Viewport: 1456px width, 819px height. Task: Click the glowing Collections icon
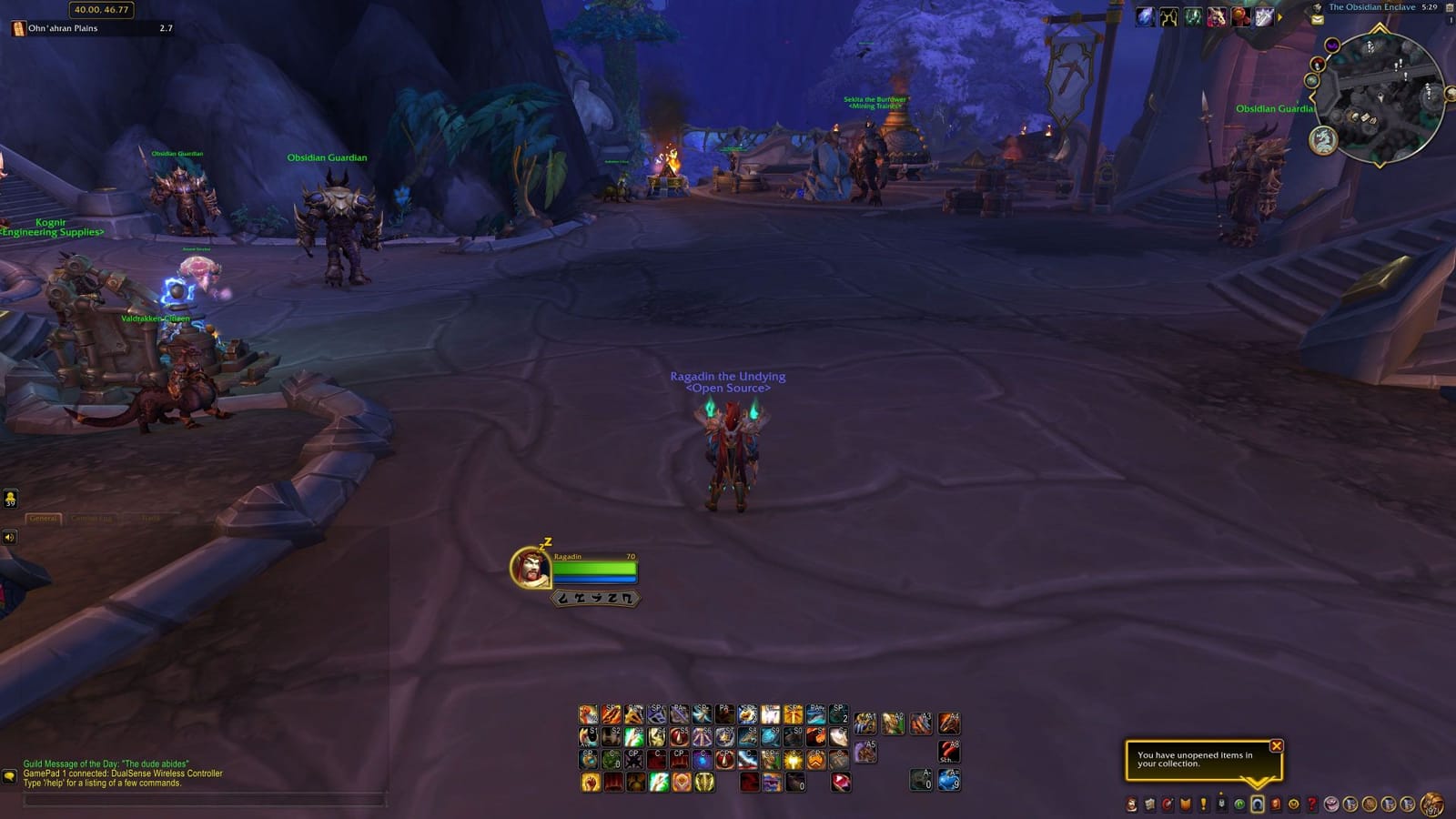1256,804
